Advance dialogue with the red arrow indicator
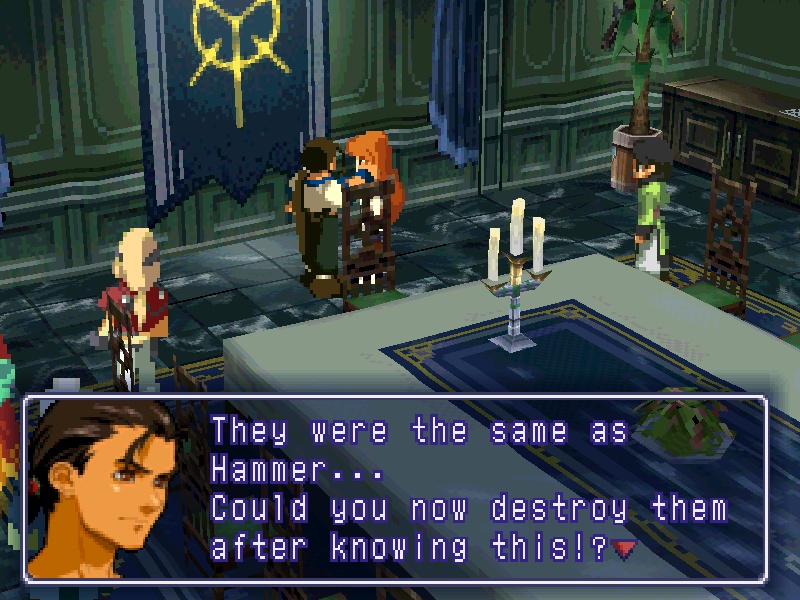The width and height of the screenshot is (800, 600). (x=625, y=549)
